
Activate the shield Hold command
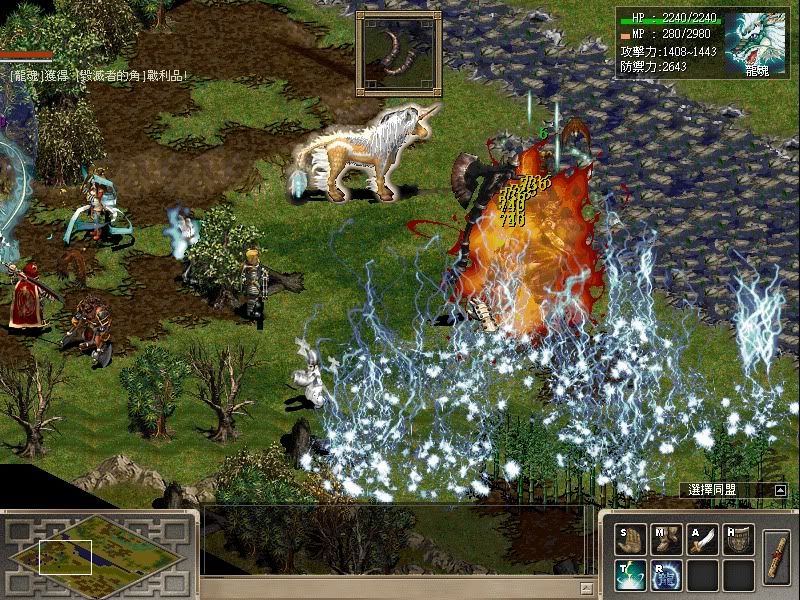click(x=738, y=540)
